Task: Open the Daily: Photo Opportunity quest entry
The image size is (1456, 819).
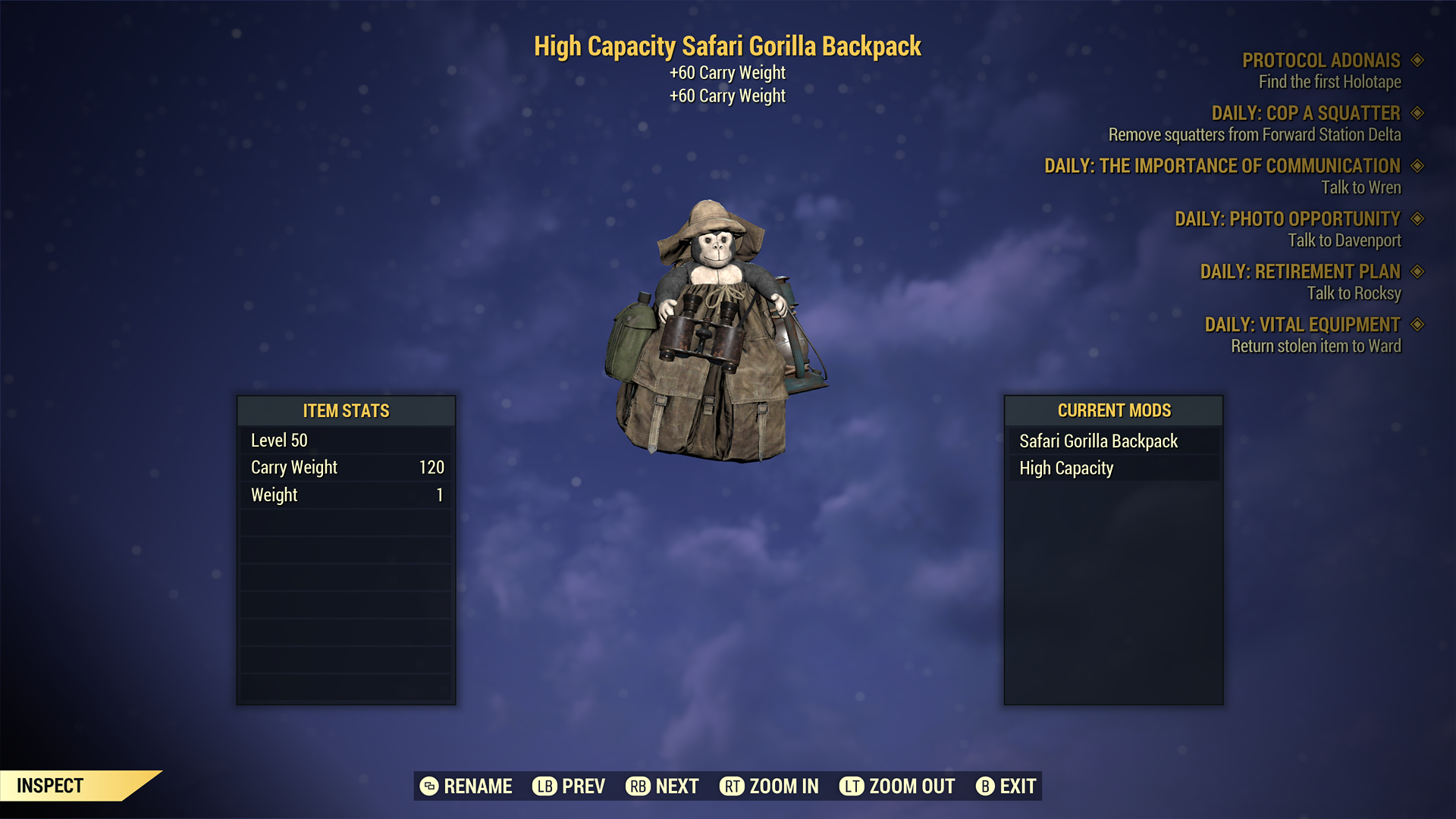Action: point(1287,219)
